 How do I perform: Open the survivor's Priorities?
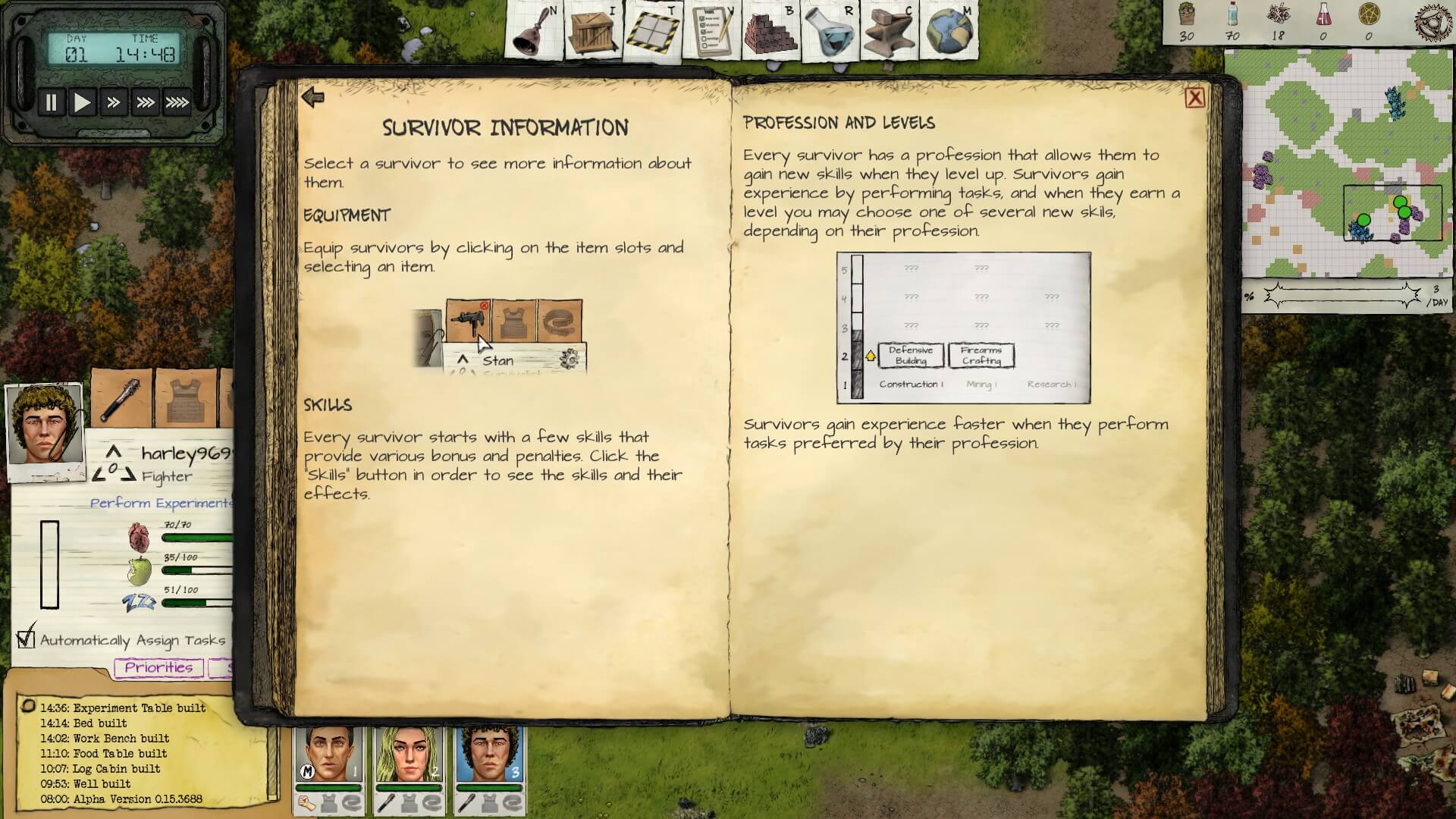coord(158,667)
